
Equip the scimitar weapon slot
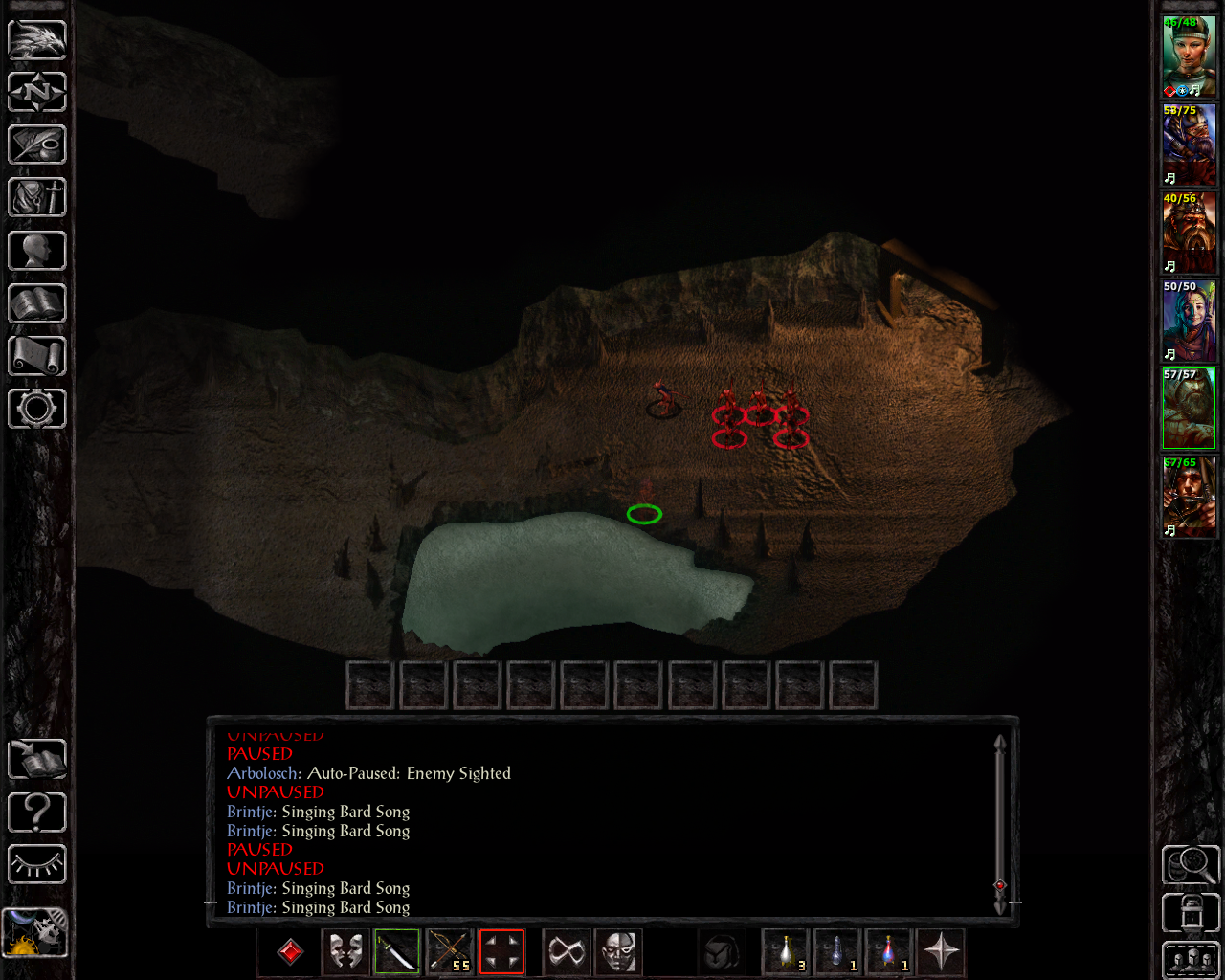[x=397, y=952]
